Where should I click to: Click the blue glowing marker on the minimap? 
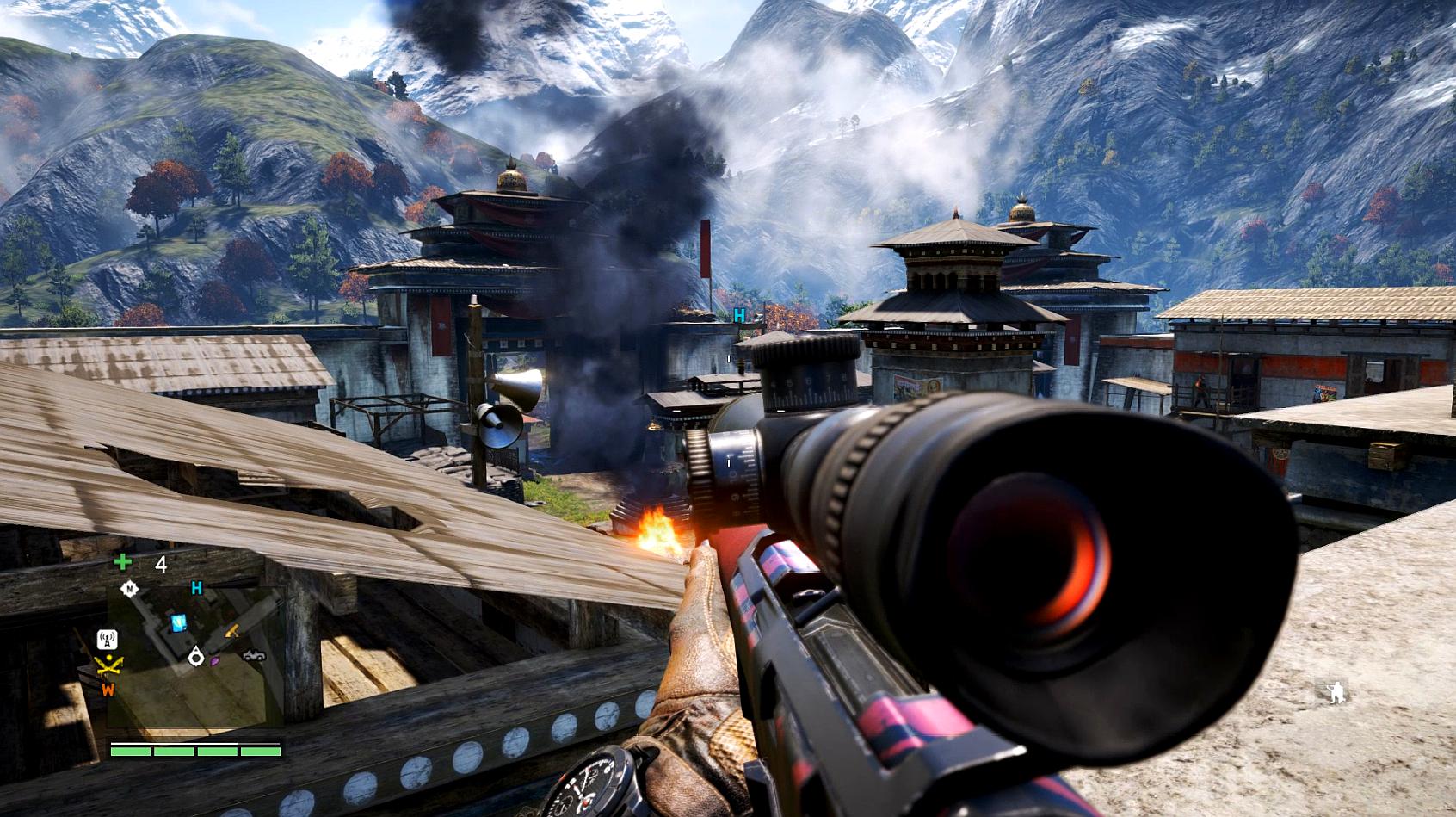point(179,622)
